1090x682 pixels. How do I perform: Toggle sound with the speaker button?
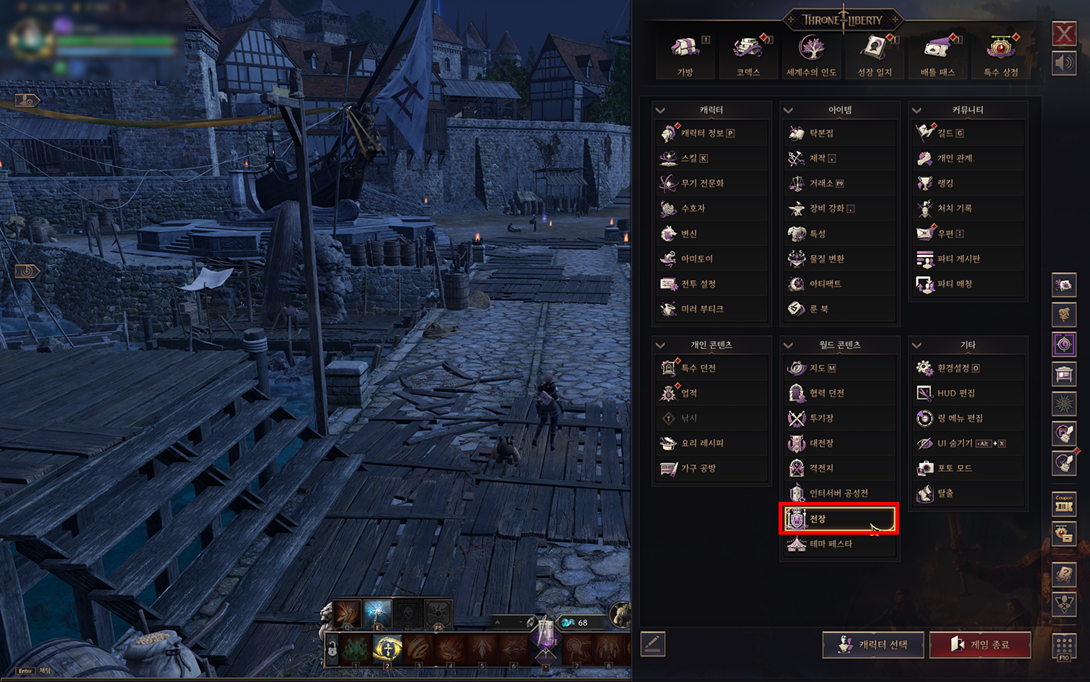[1064, 63]
